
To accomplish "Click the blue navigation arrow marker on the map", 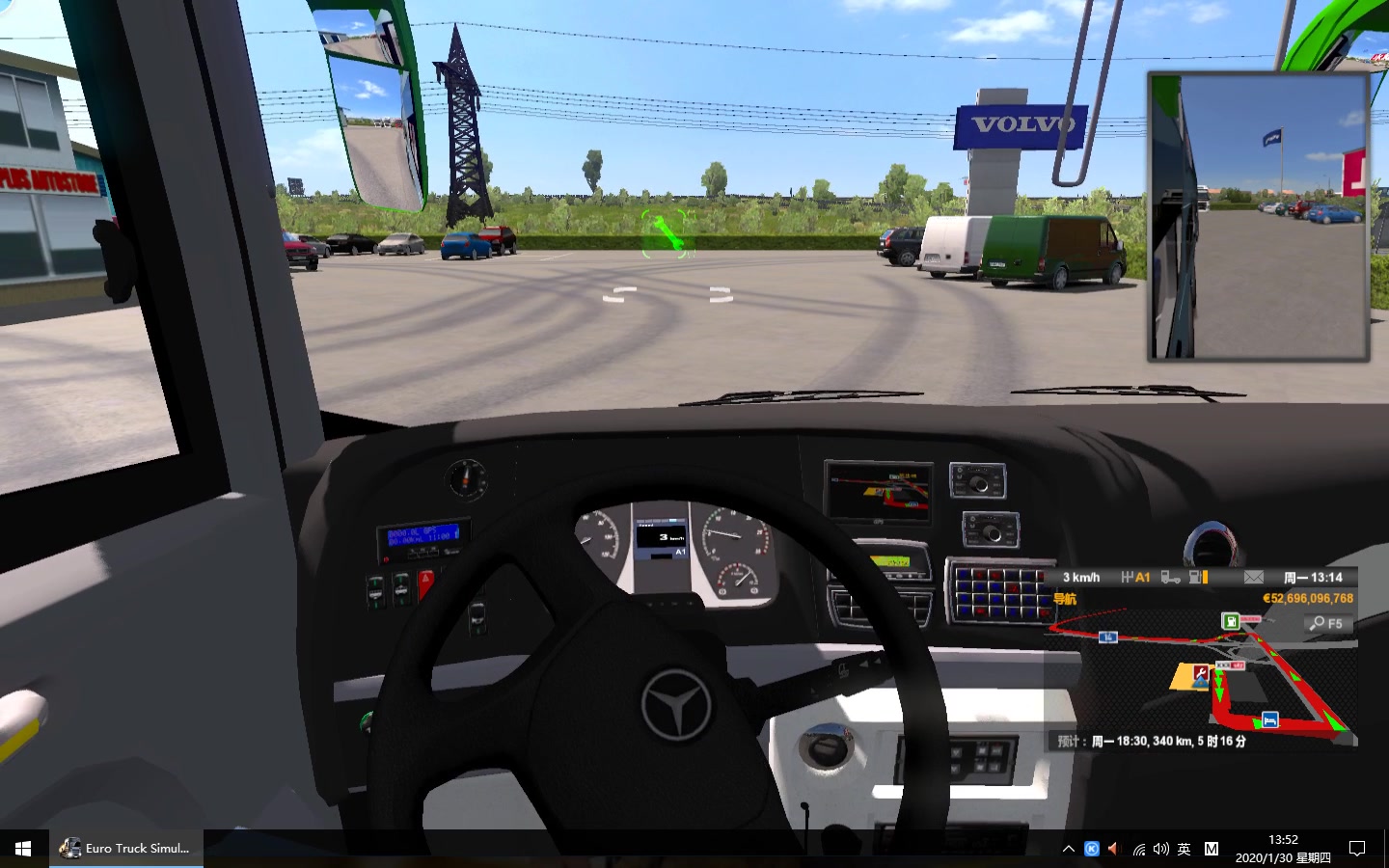I will (x=1200, y=683).
